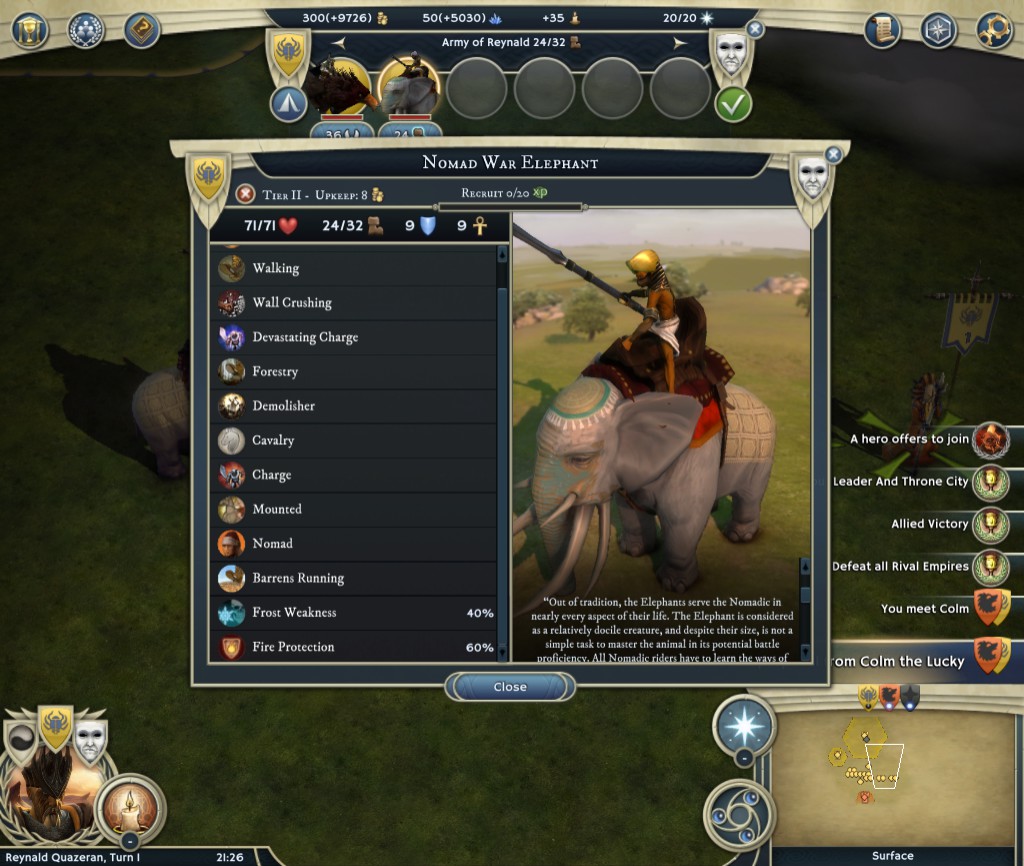Confirm army with green checkmark button

click(x=733, y=104)
